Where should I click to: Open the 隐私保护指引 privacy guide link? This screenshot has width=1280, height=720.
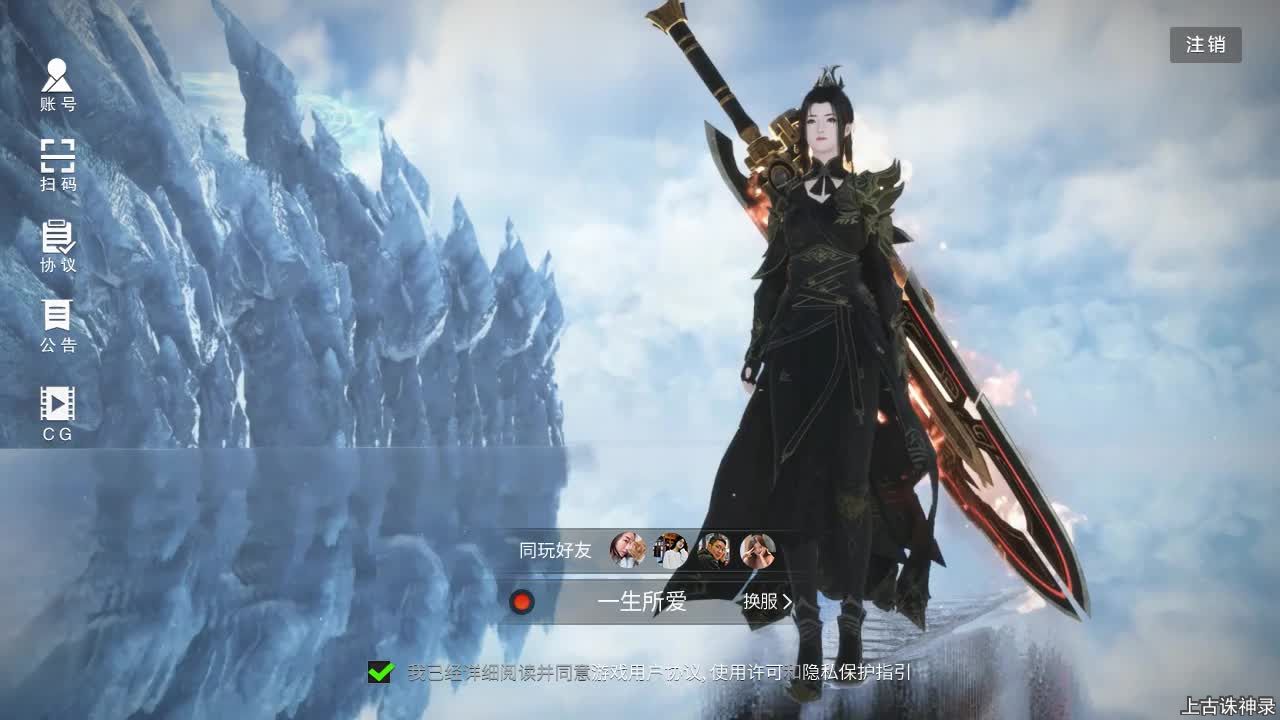(858, 672)
